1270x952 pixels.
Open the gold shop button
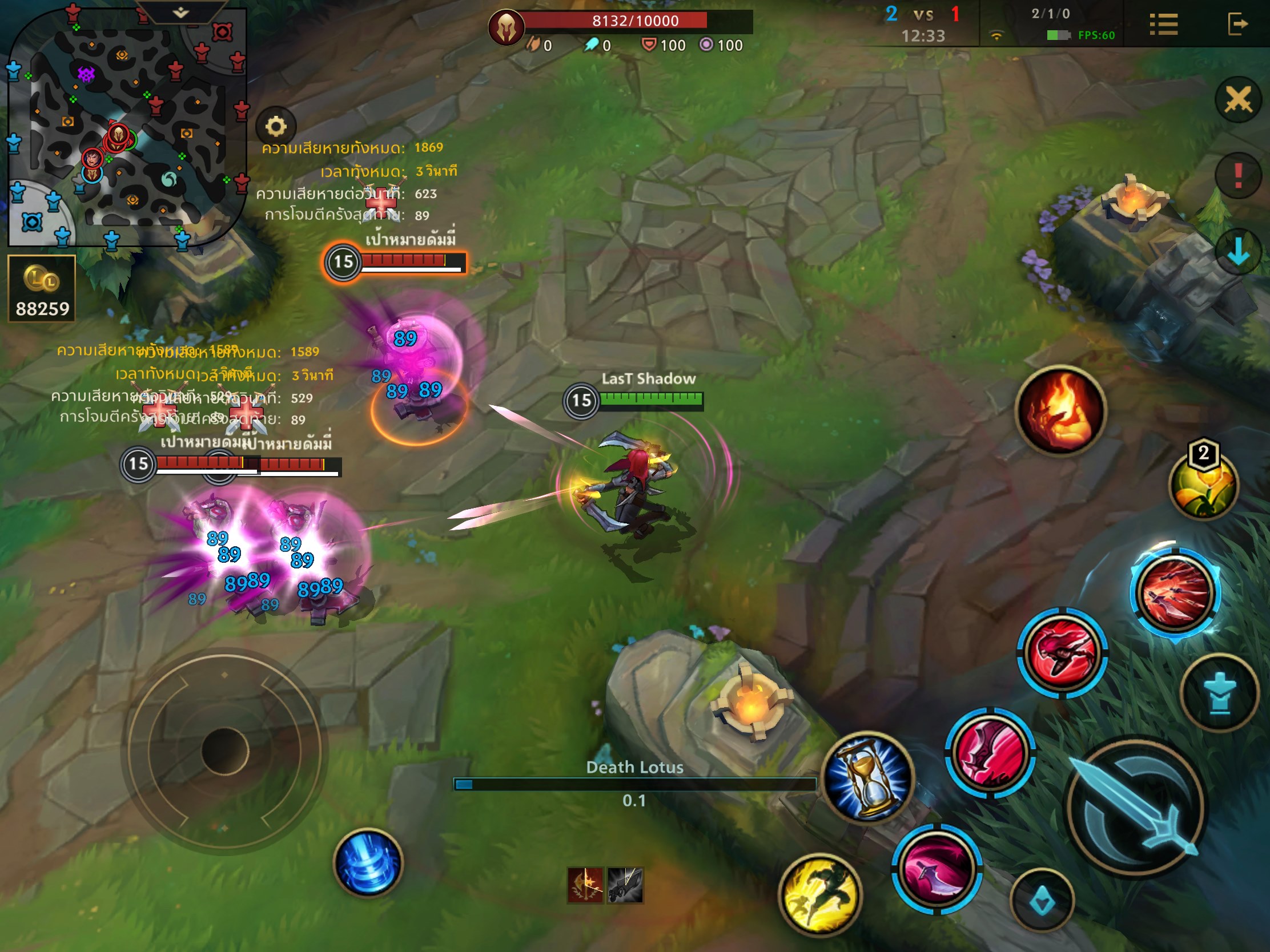[42, 289]
